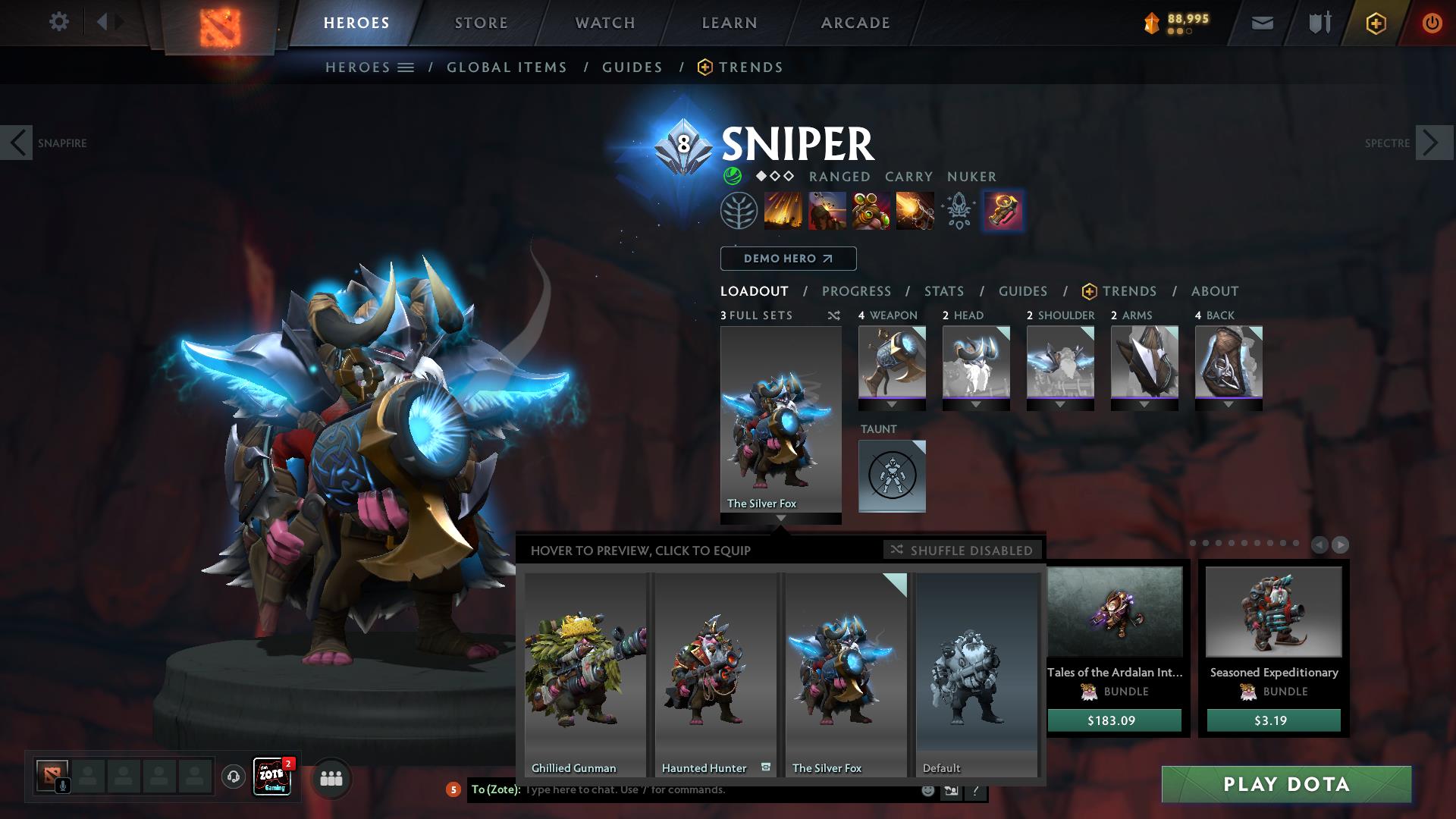
Task: Equip the Ghillied Gunman set thumbnail
Action: 584,667
